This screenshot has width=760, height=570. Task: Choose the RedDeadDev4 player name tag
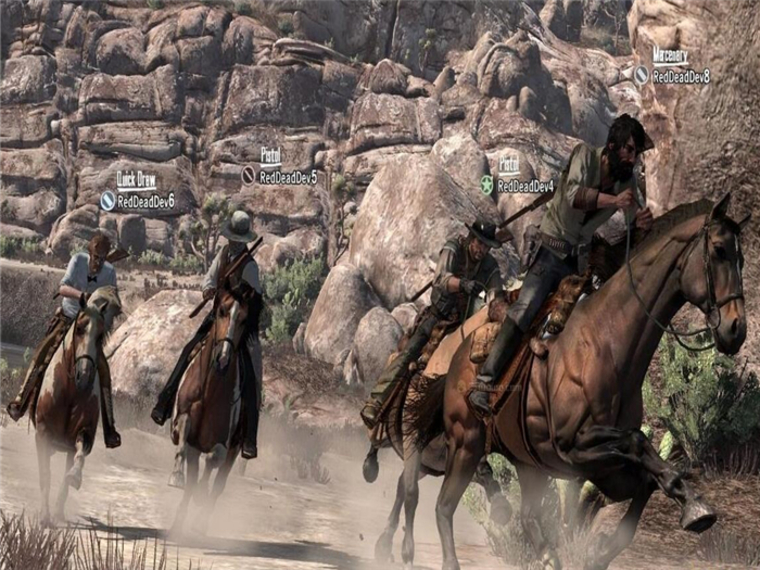(x=525, y=186)
